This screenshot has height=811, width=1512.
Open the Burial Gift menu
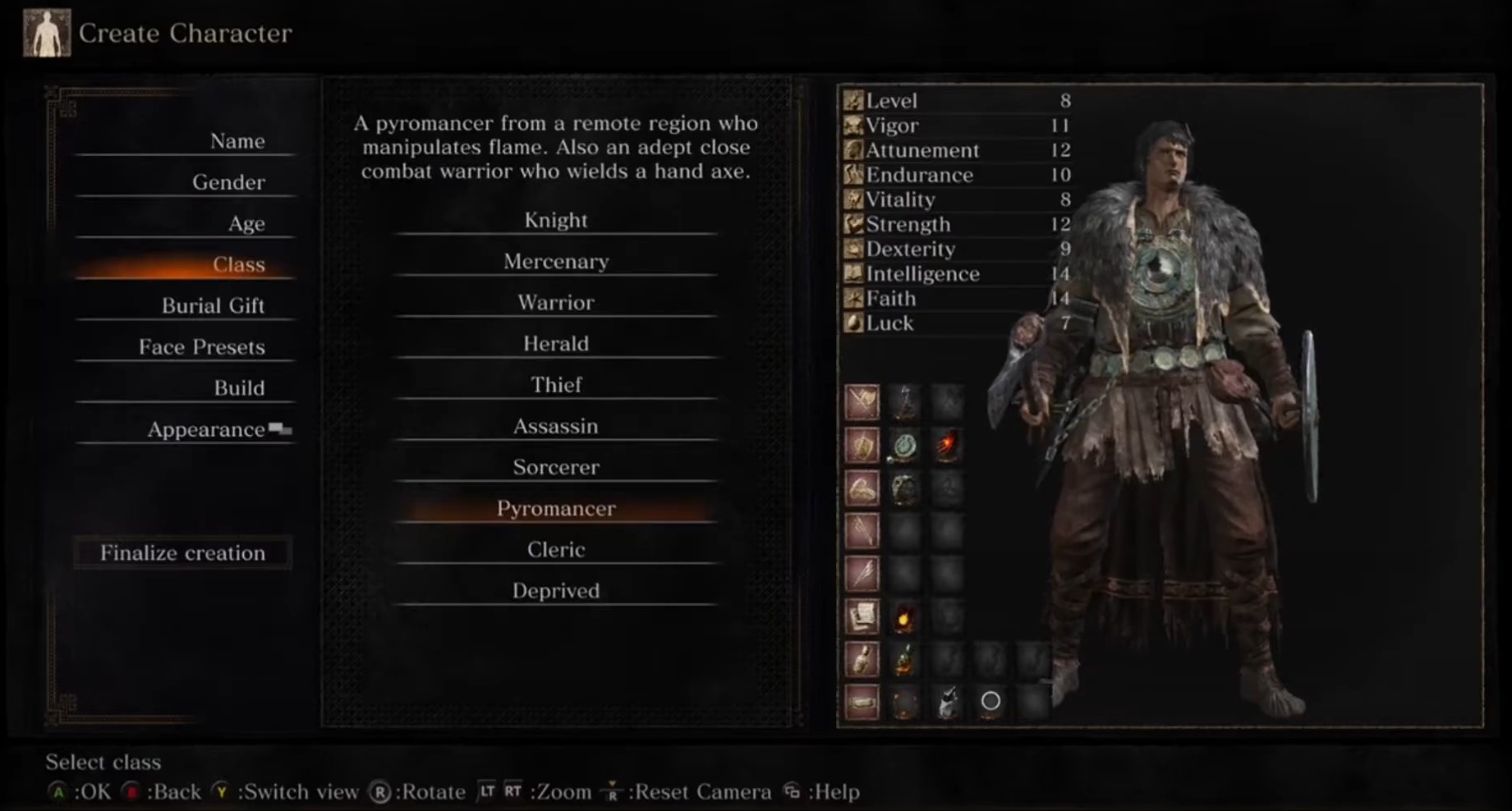pyautogui.click(x=213, y=305)
